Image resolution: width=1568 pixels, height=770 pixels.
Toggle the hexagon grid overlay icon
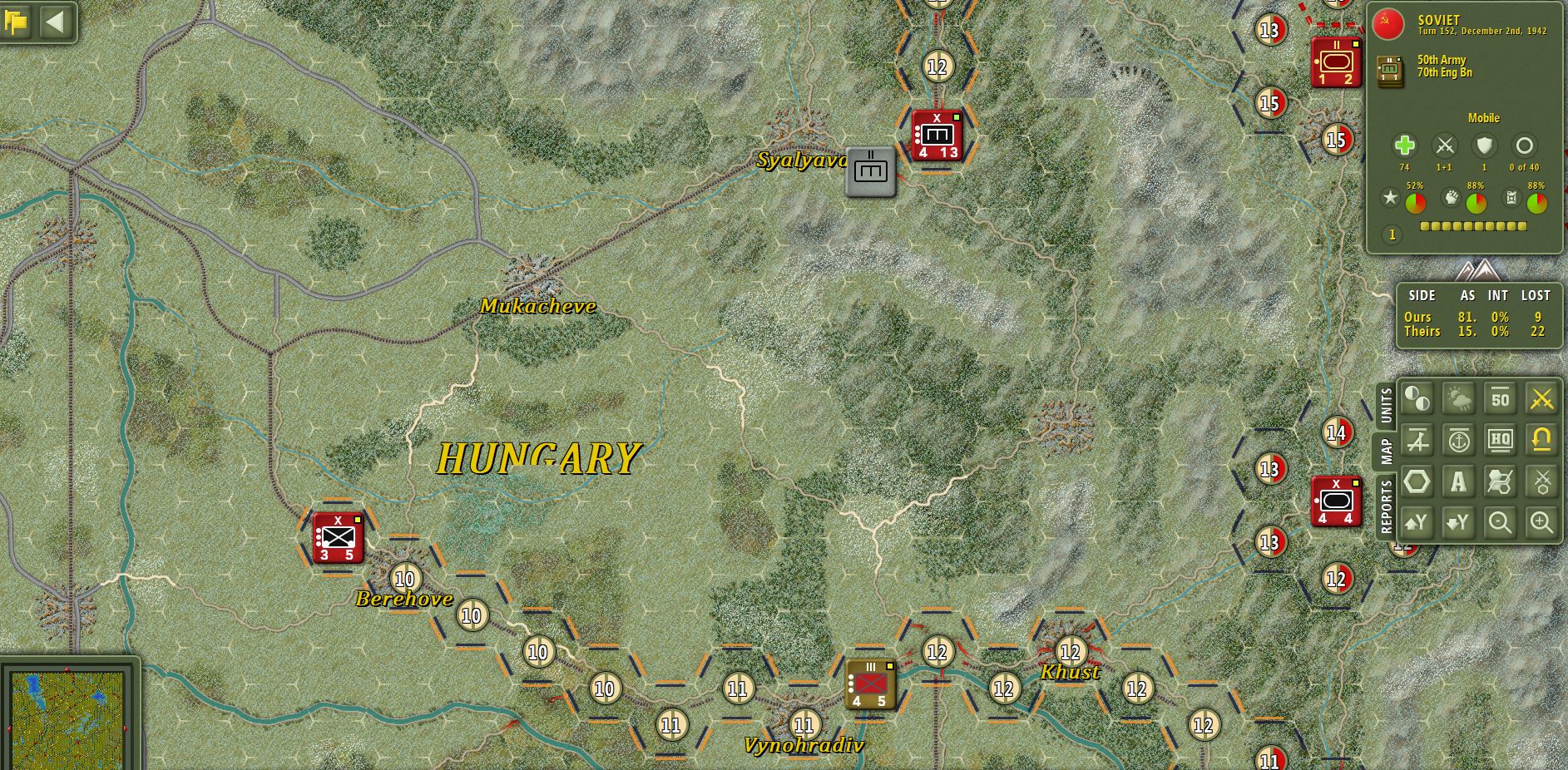click(1418, 482)
